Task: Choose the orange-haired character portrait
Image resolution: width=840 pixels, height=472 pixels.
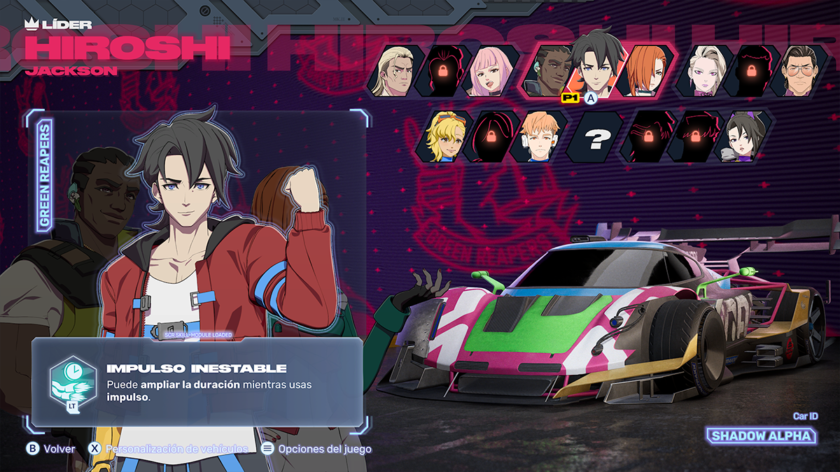Action: click(645, 71)
